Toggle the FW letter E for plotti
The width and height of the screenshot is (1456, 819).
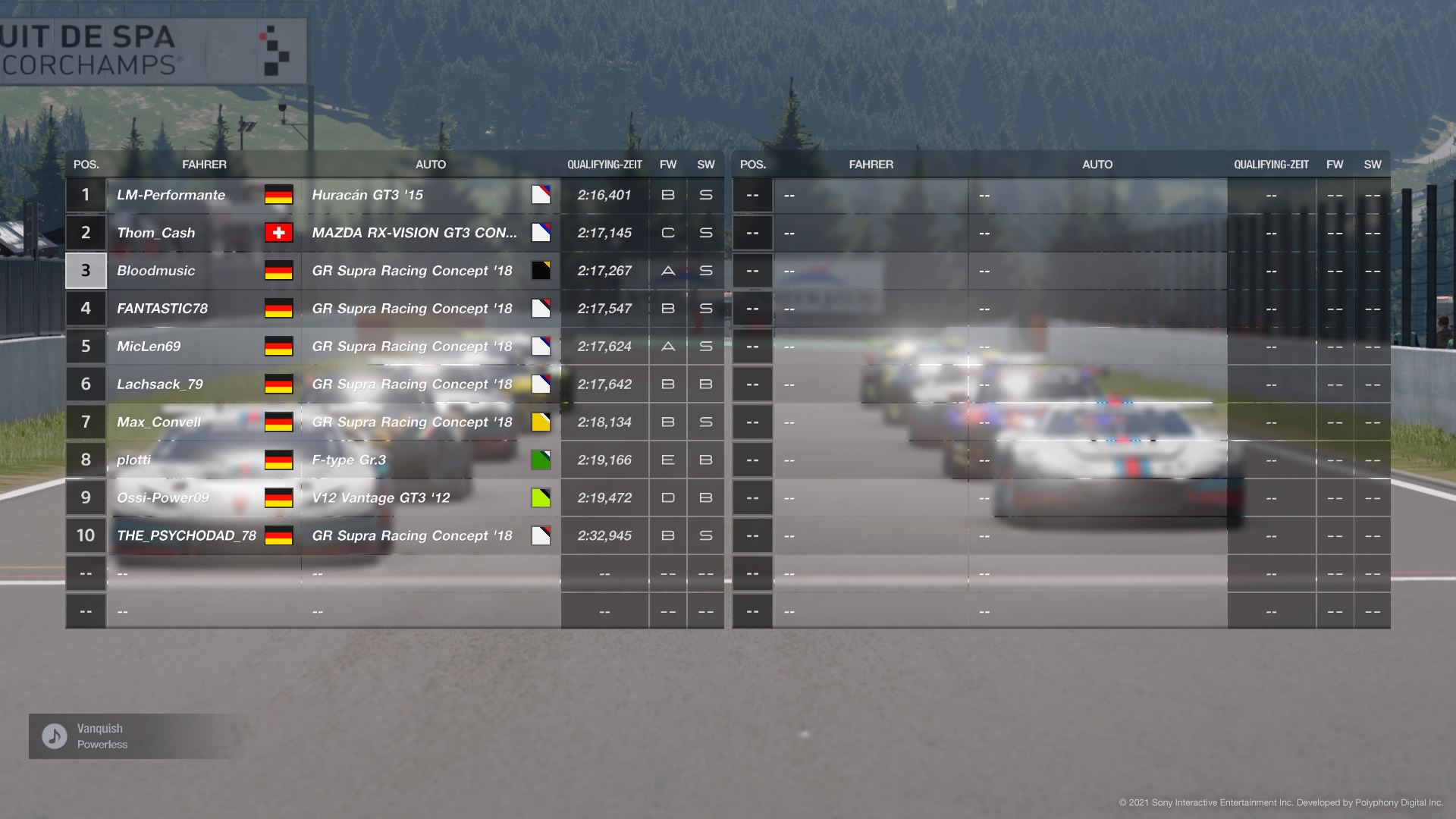point(667,460)
